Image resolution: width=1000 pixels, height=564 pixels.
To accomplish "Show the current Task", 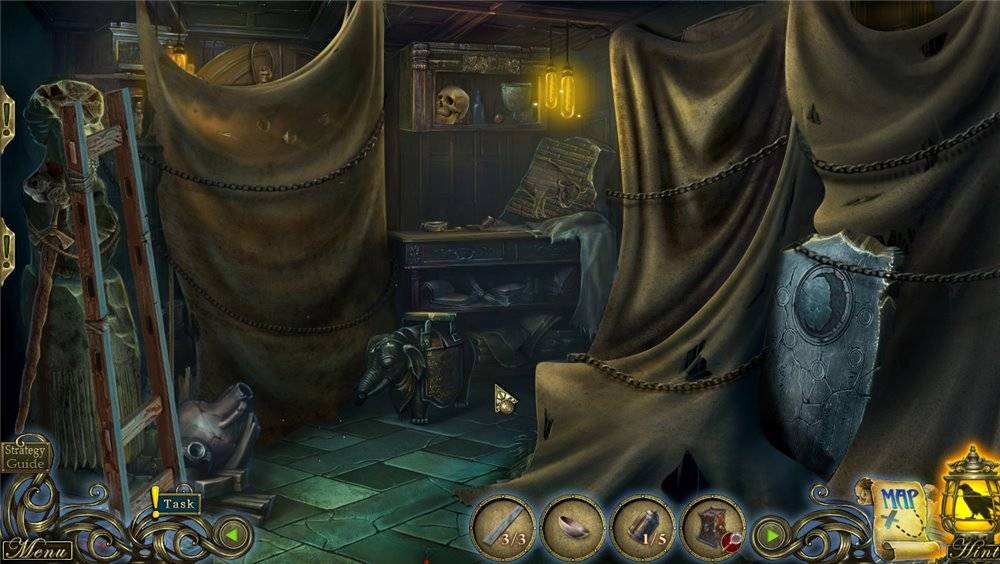I will point(176,504).
